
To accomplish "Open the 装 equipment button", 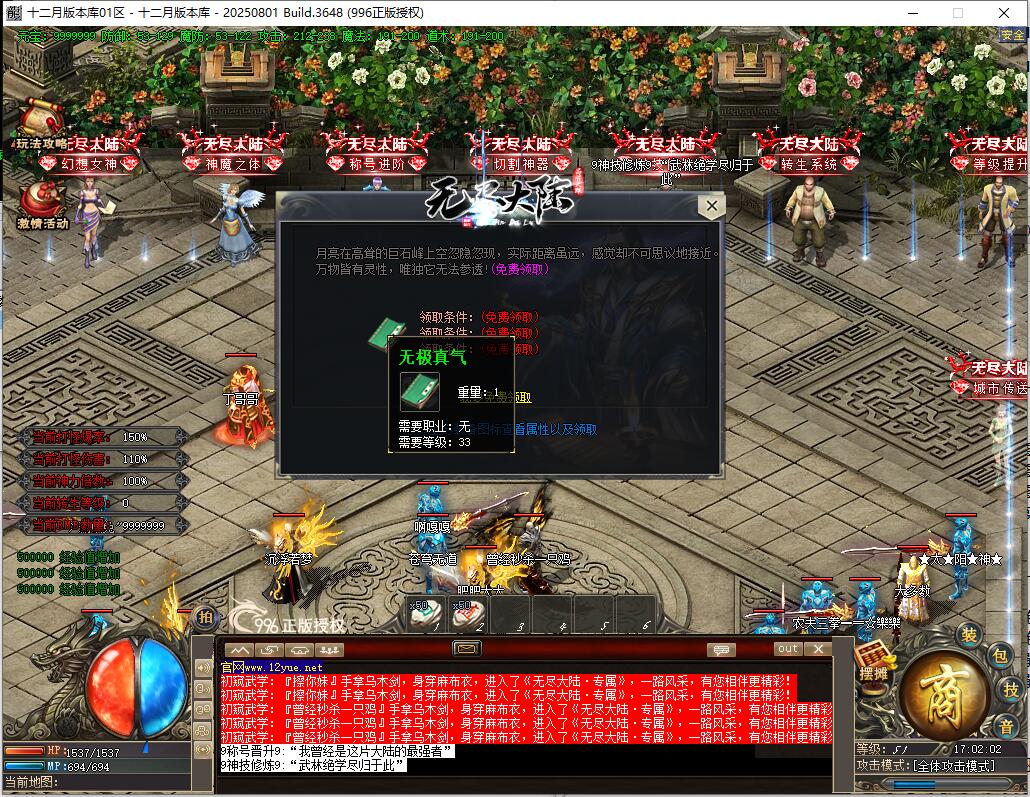I will coord(968,634).
